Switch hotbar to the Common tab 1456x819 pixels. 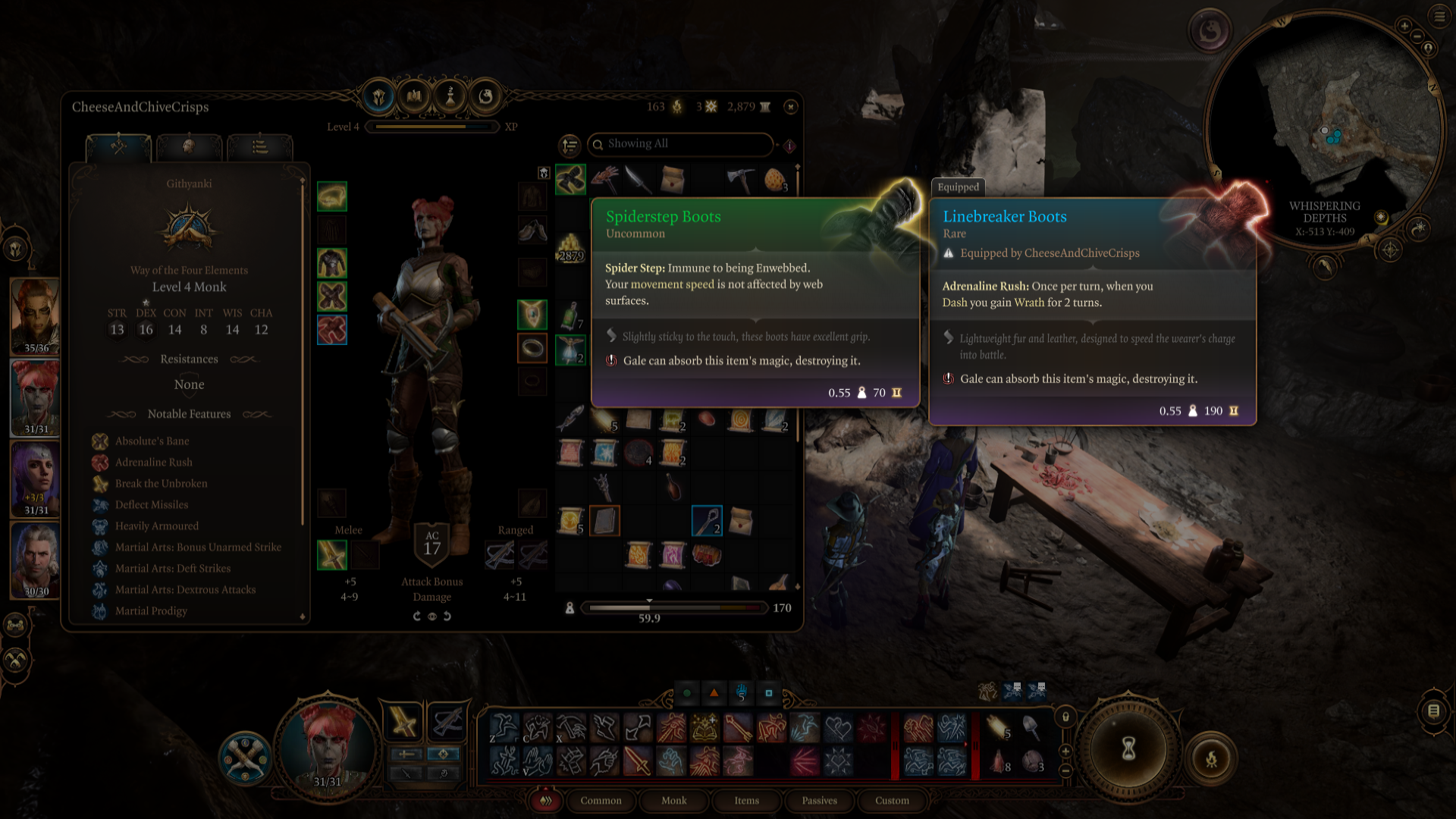coord(601,801)
